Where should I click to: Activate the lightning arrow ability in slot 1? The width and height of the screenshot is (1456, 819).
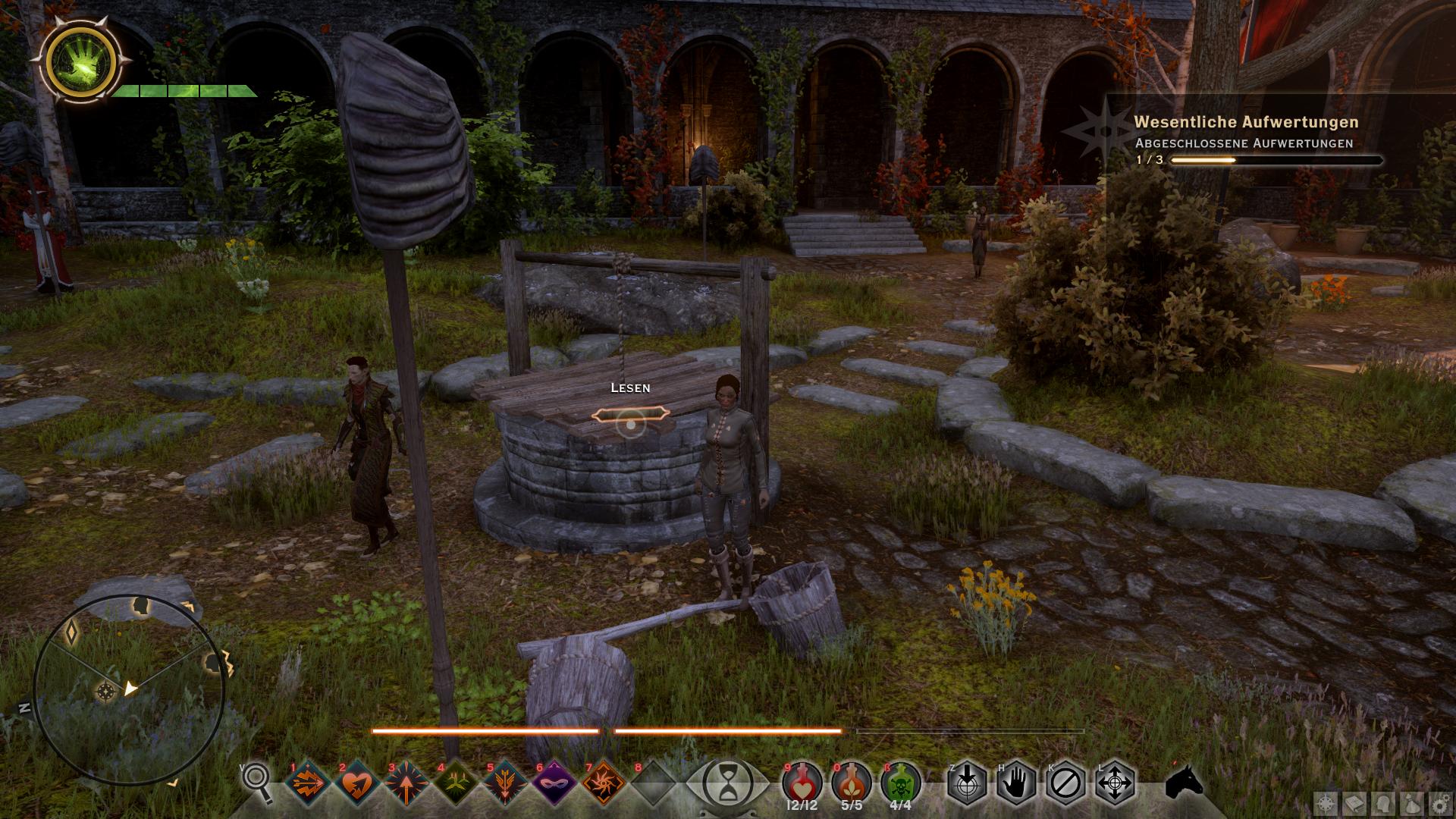pyautogui.click(x=309, y=783)
